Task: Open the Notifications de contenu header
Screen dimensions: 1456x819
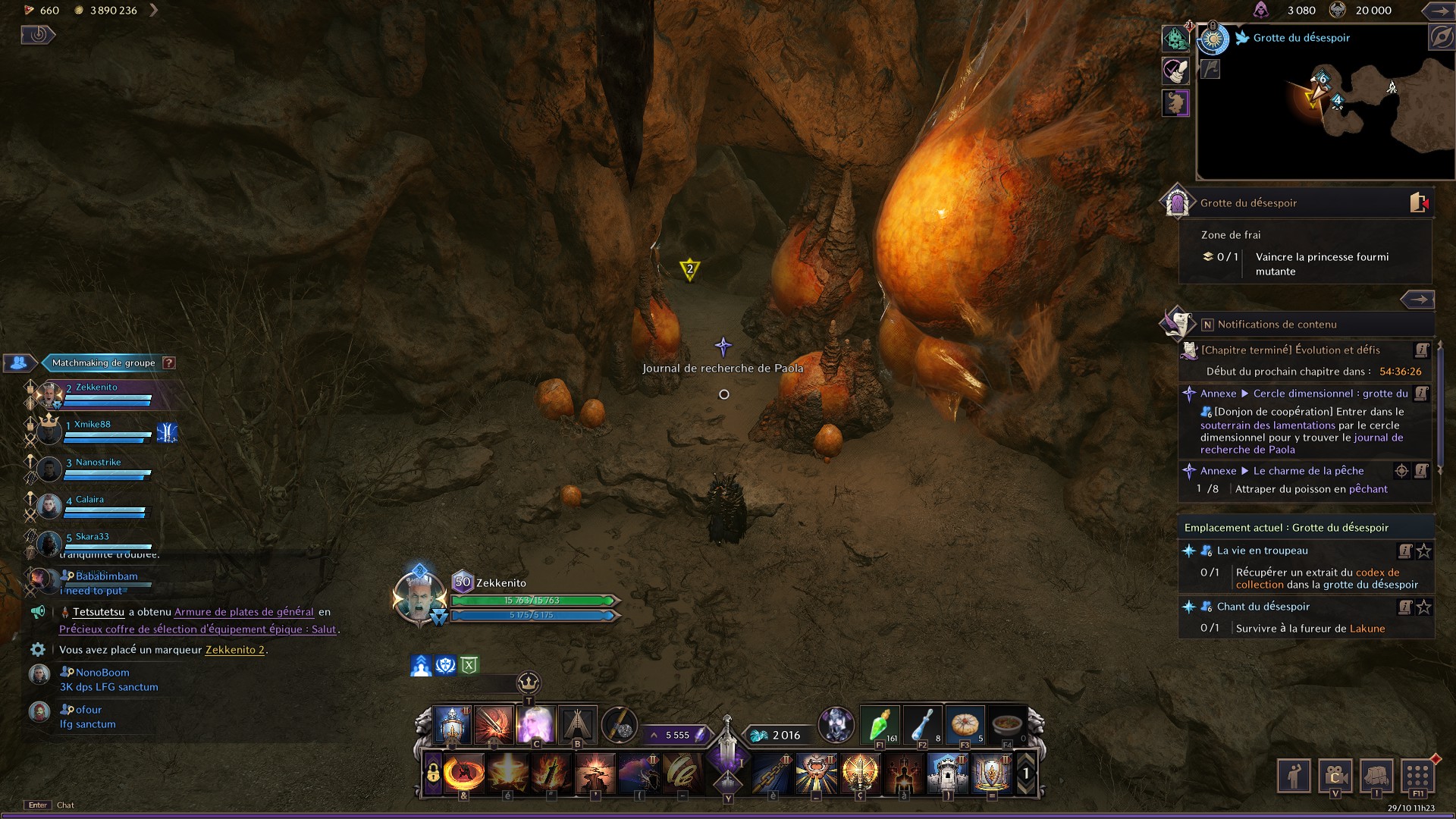Action: (x=1277, y=325)
